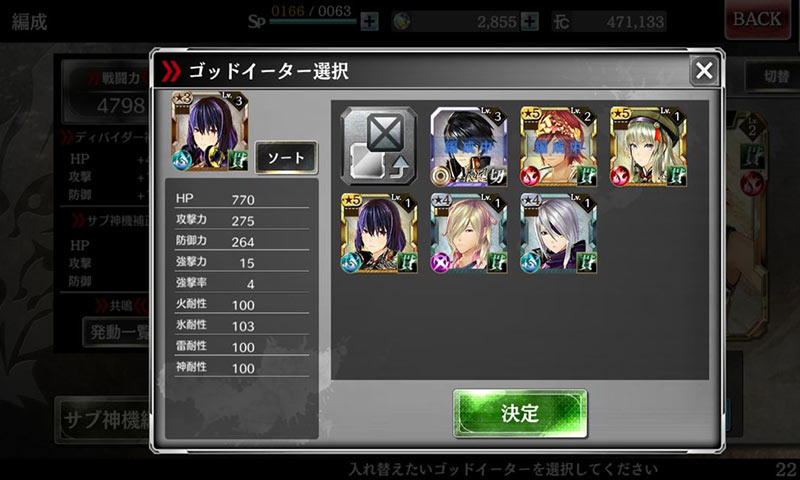Viewport: 800px width, 480px height.
Task: Open the ソート sort options
Action: tap(286, 158)
